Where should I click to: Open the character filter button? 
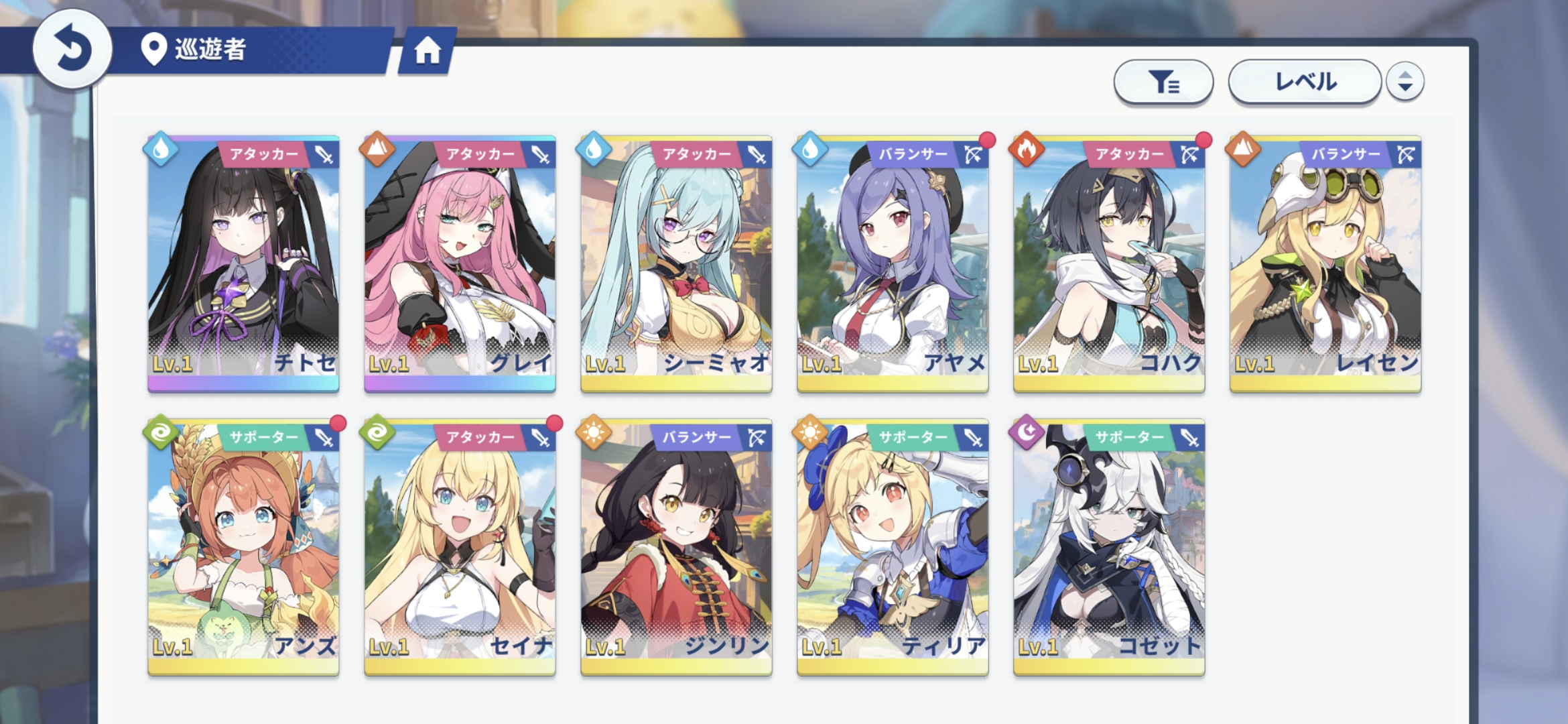(1163, 82)
